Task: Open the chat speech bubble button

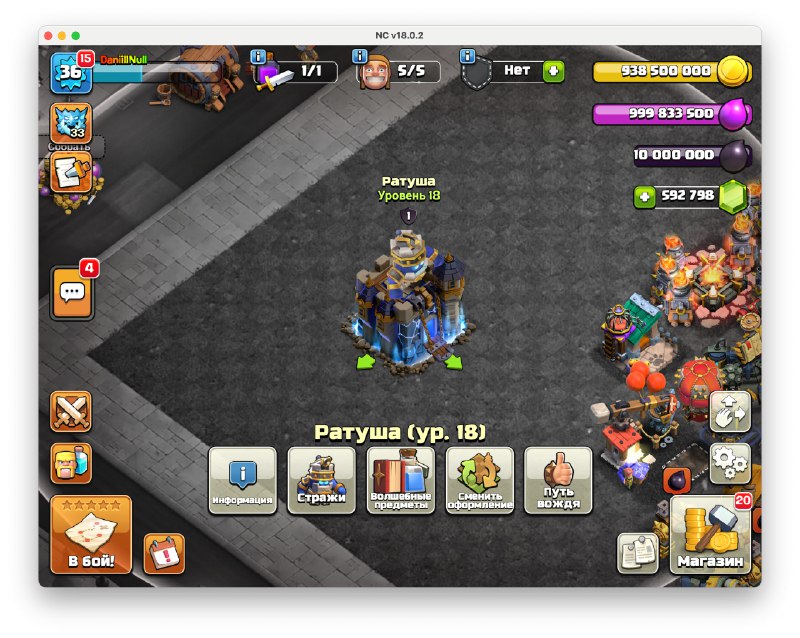Action: coord(72,292)
